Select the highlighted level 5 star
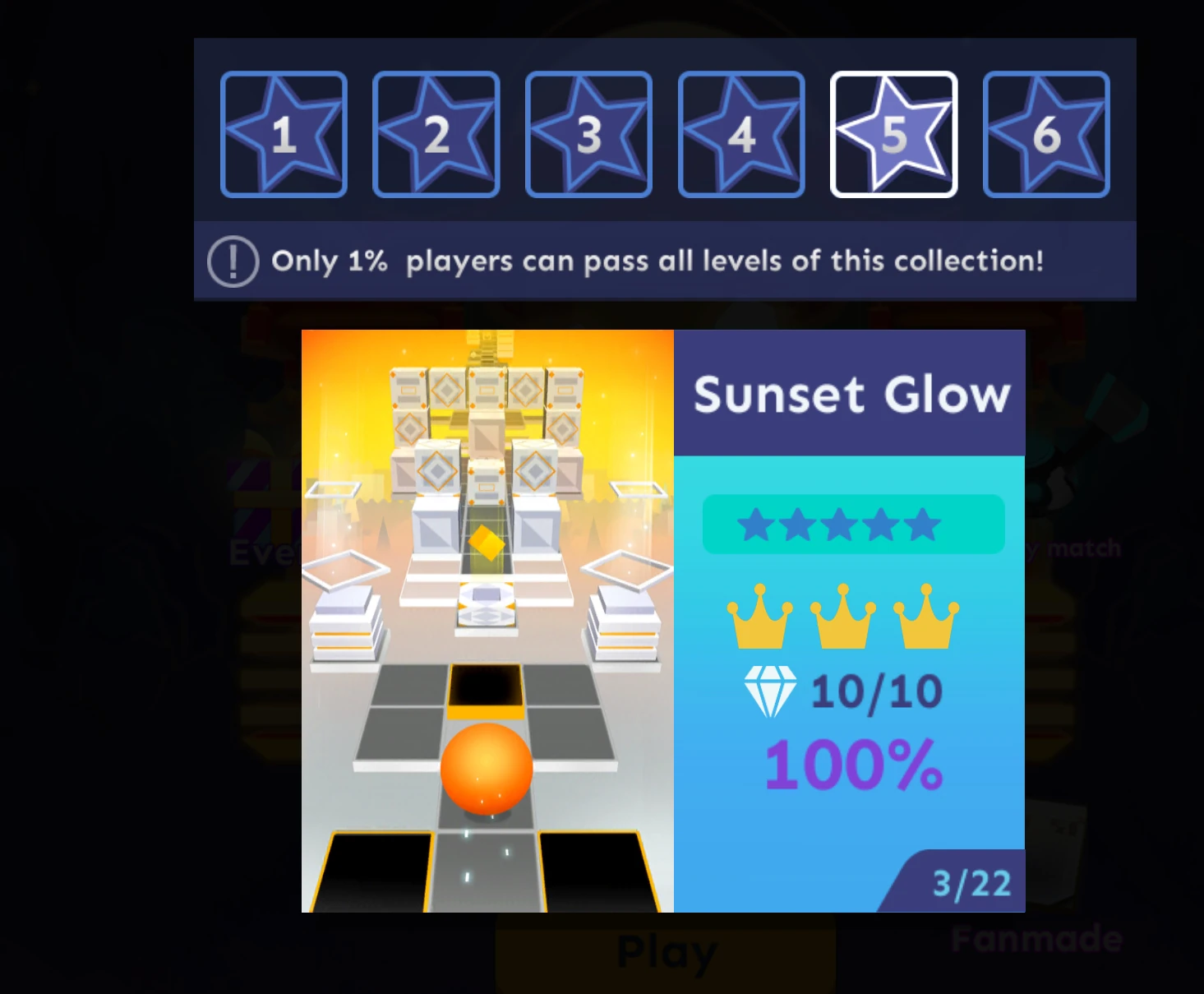 coord(894,134)
